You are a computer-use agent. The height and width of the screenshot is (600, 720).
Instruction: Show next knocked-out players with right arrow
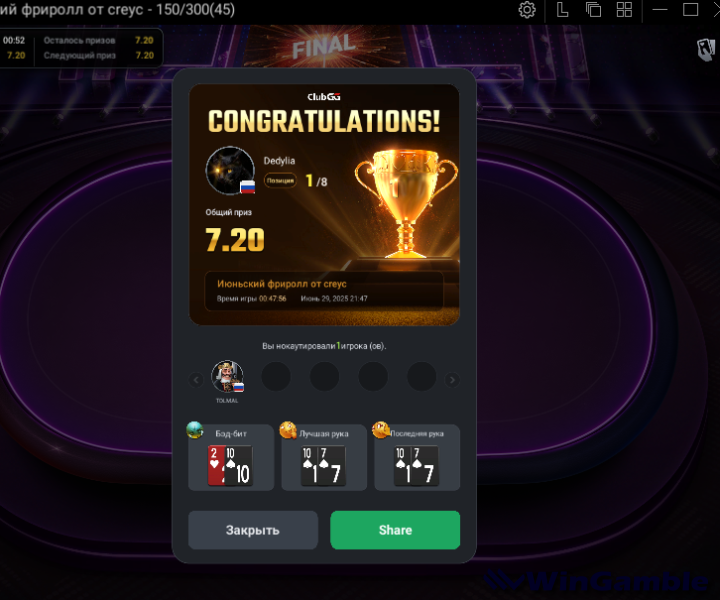point(452,380)
